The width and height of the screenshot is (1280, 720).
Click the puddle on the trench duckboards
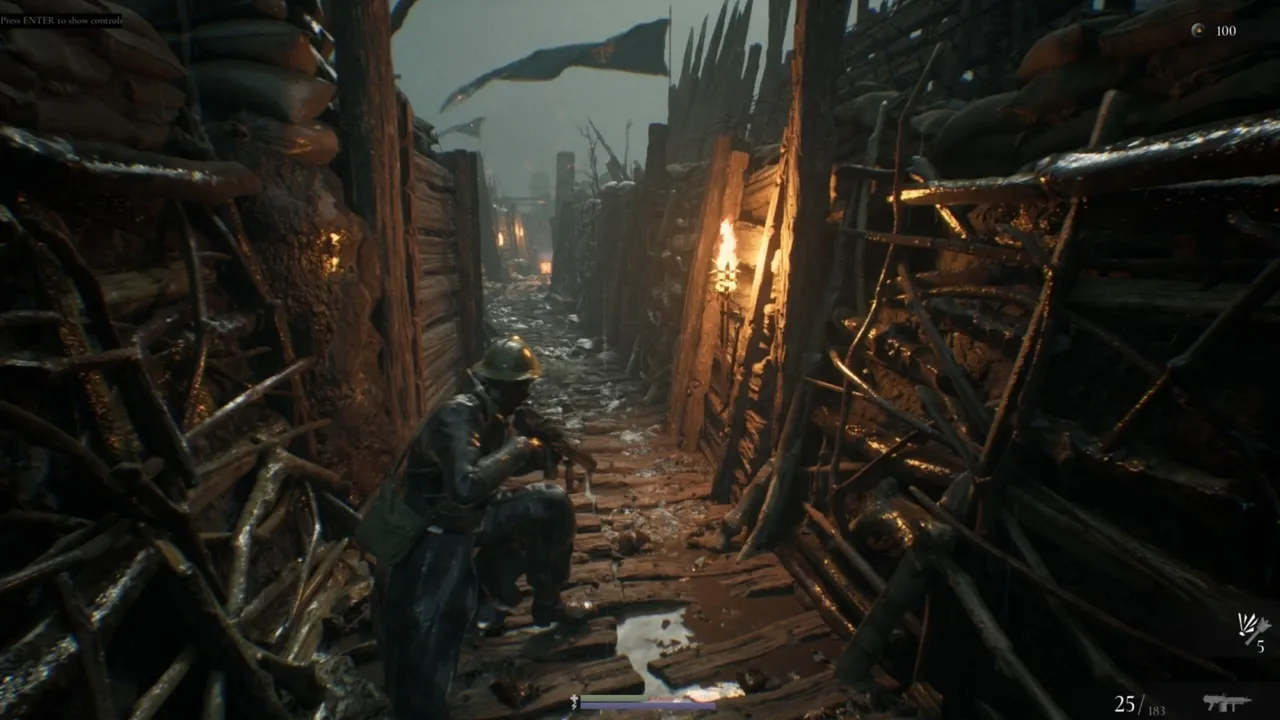[x=650, y=635]
